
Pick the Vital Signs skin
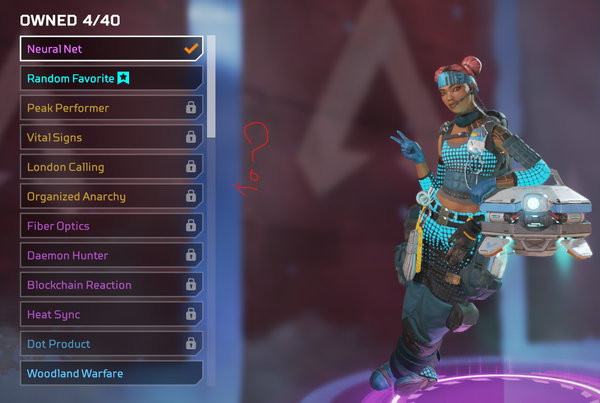110,137
